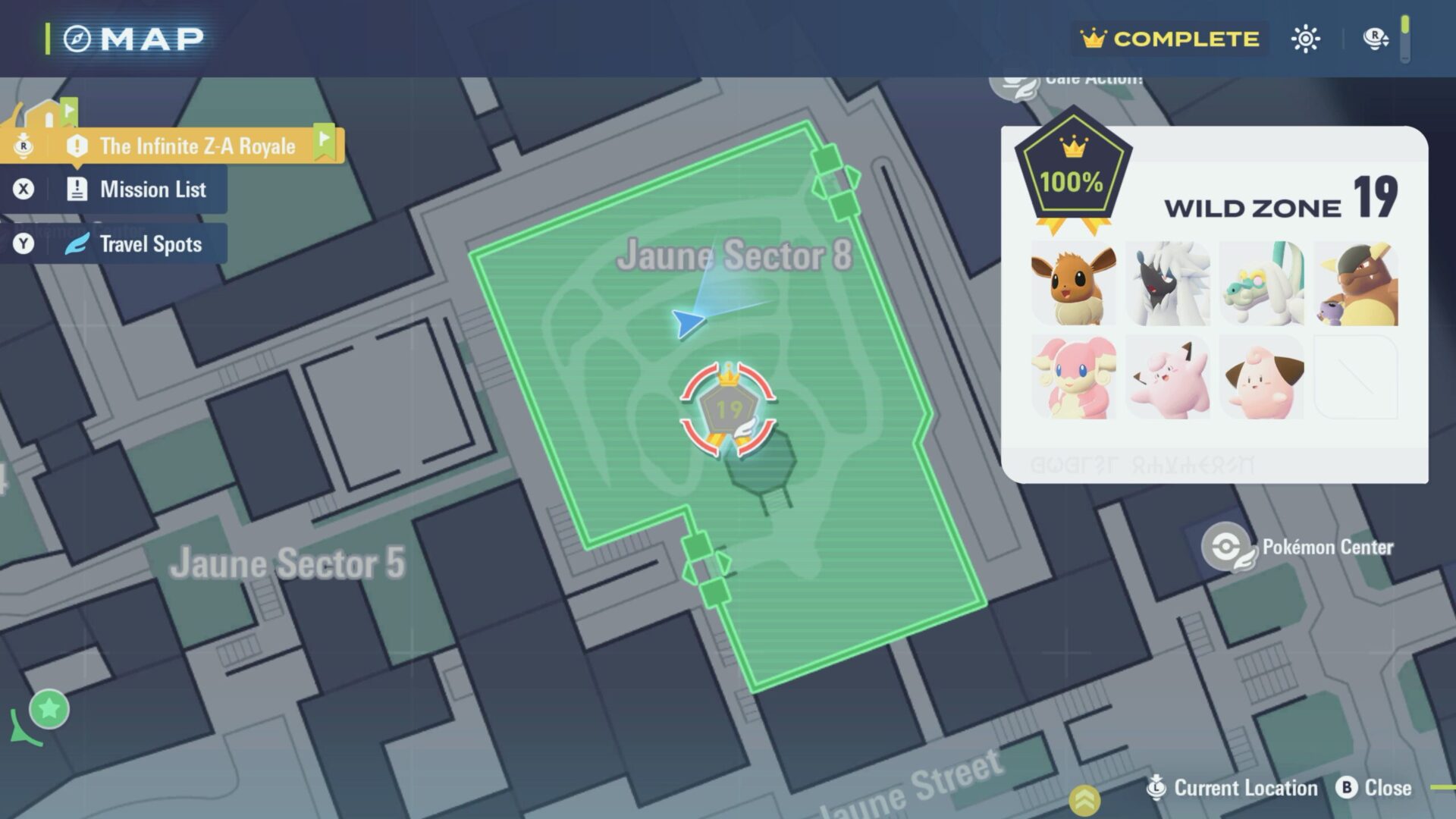The height and width of the screenshot is (819, 1456).
Task: Select the Kangaskhan thumbnail
Action: click(x=1356, y=284)
